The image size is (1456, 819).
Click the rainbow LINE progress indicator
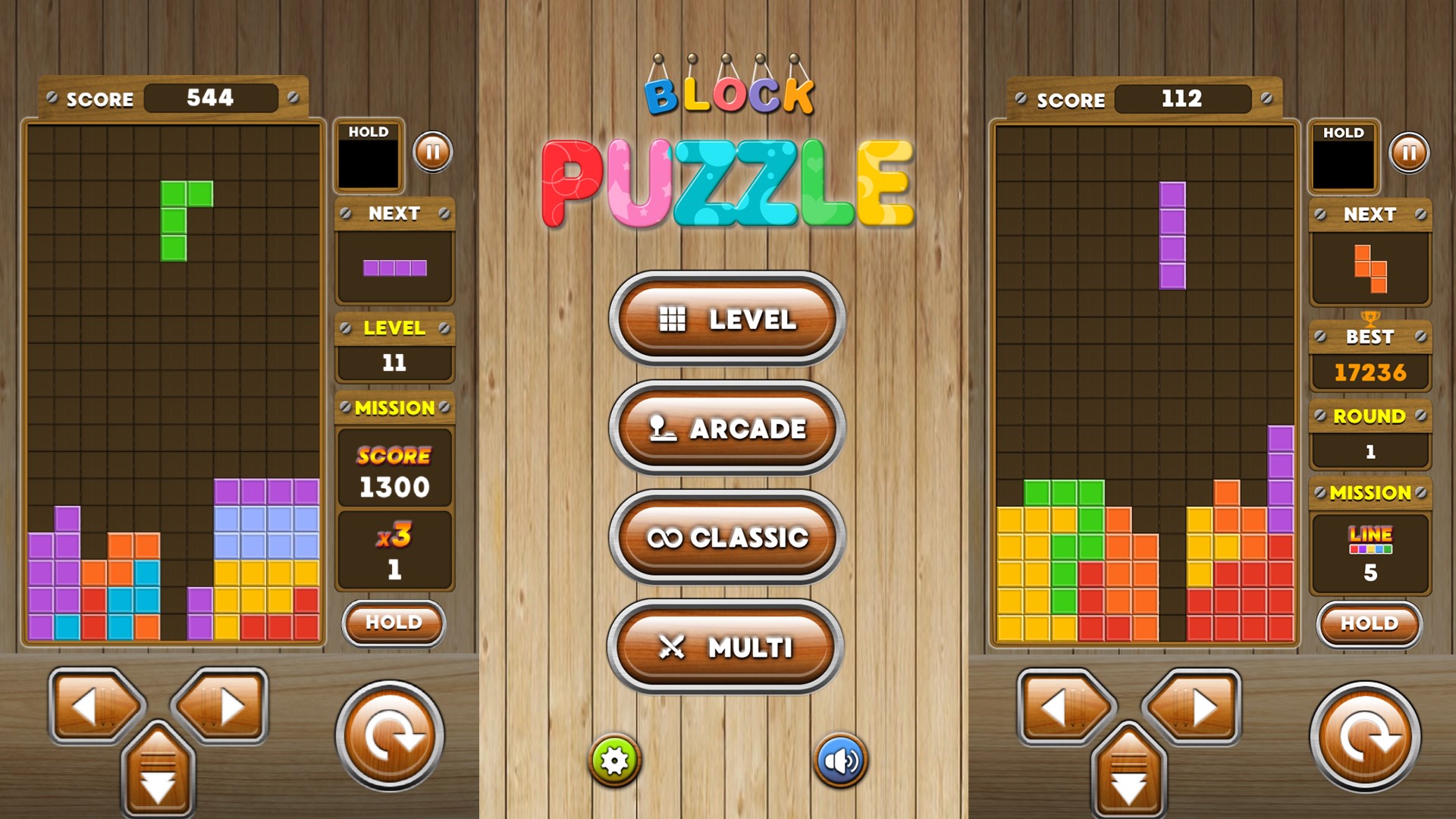point(1370,538)
